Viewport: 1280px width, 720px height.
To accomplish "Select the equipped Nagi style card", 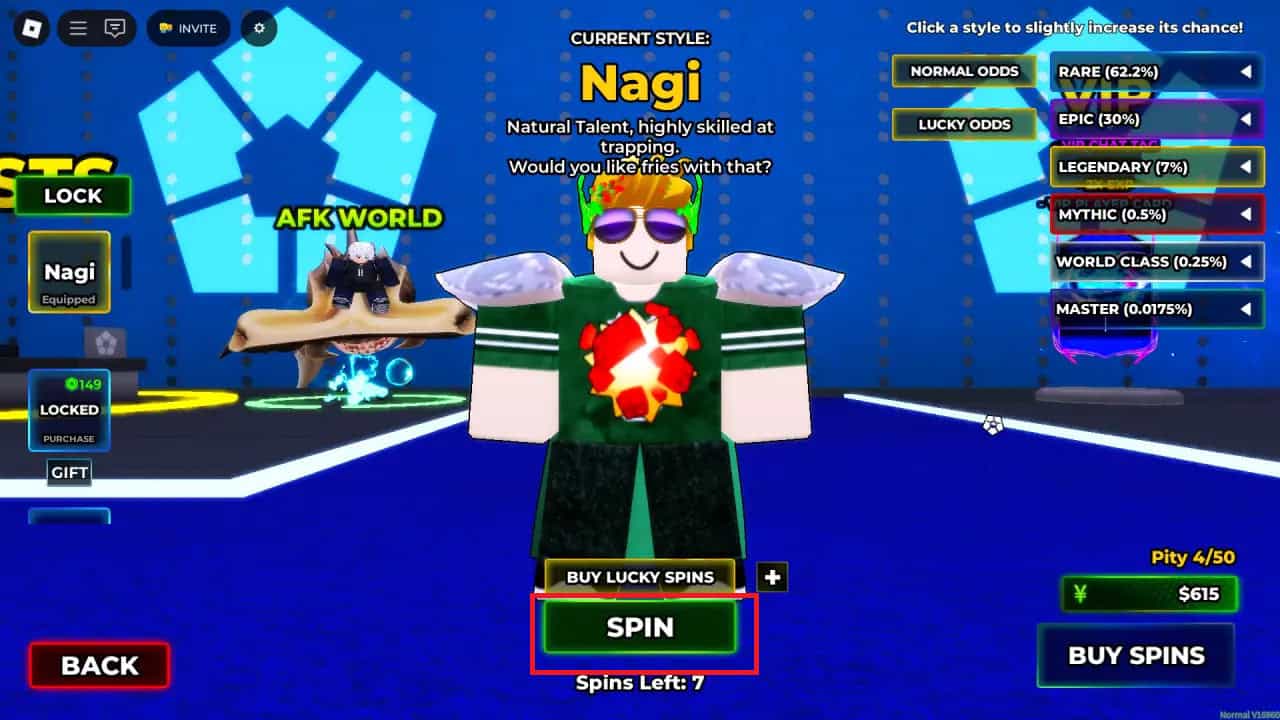I will pos(68,272).
